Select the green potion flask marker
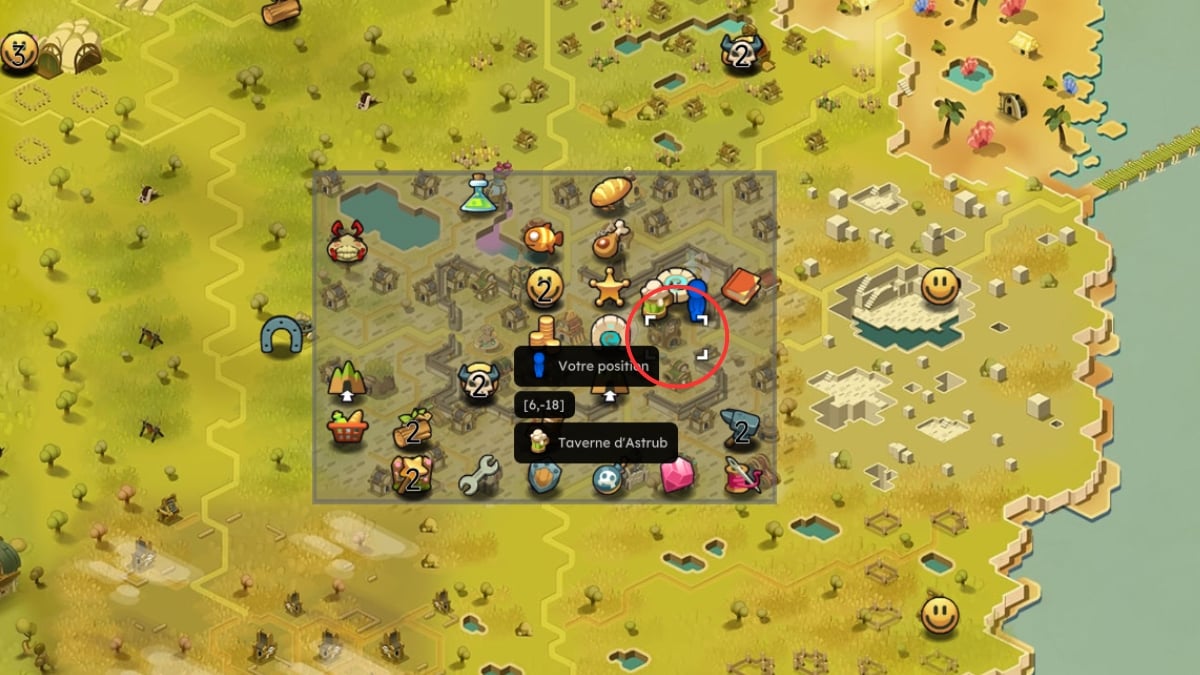Screen dimensions: 1200x675 click(479, 194)
